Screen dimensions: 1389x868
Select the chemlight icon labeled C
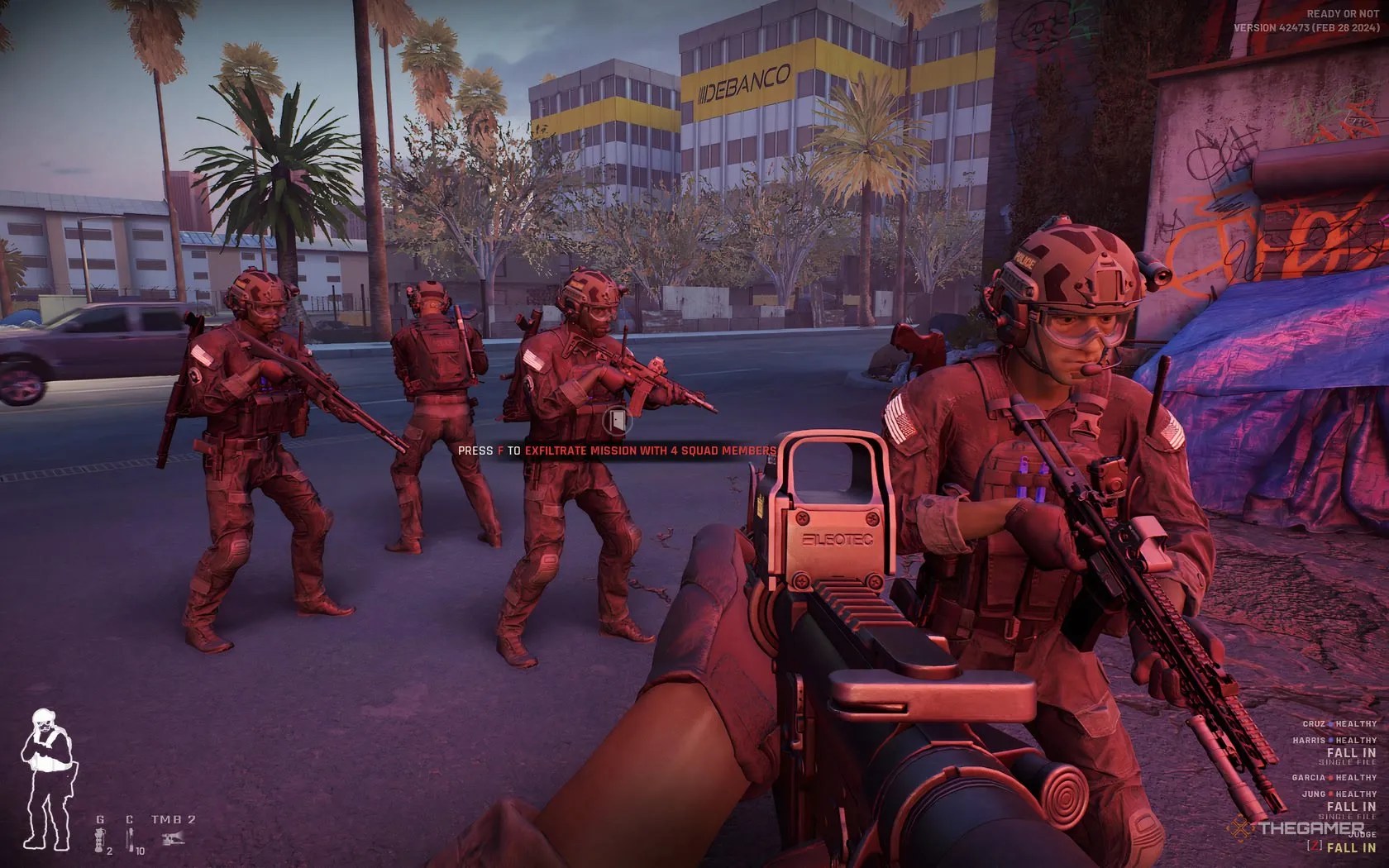pyautogui.click(x=130, y=837)
